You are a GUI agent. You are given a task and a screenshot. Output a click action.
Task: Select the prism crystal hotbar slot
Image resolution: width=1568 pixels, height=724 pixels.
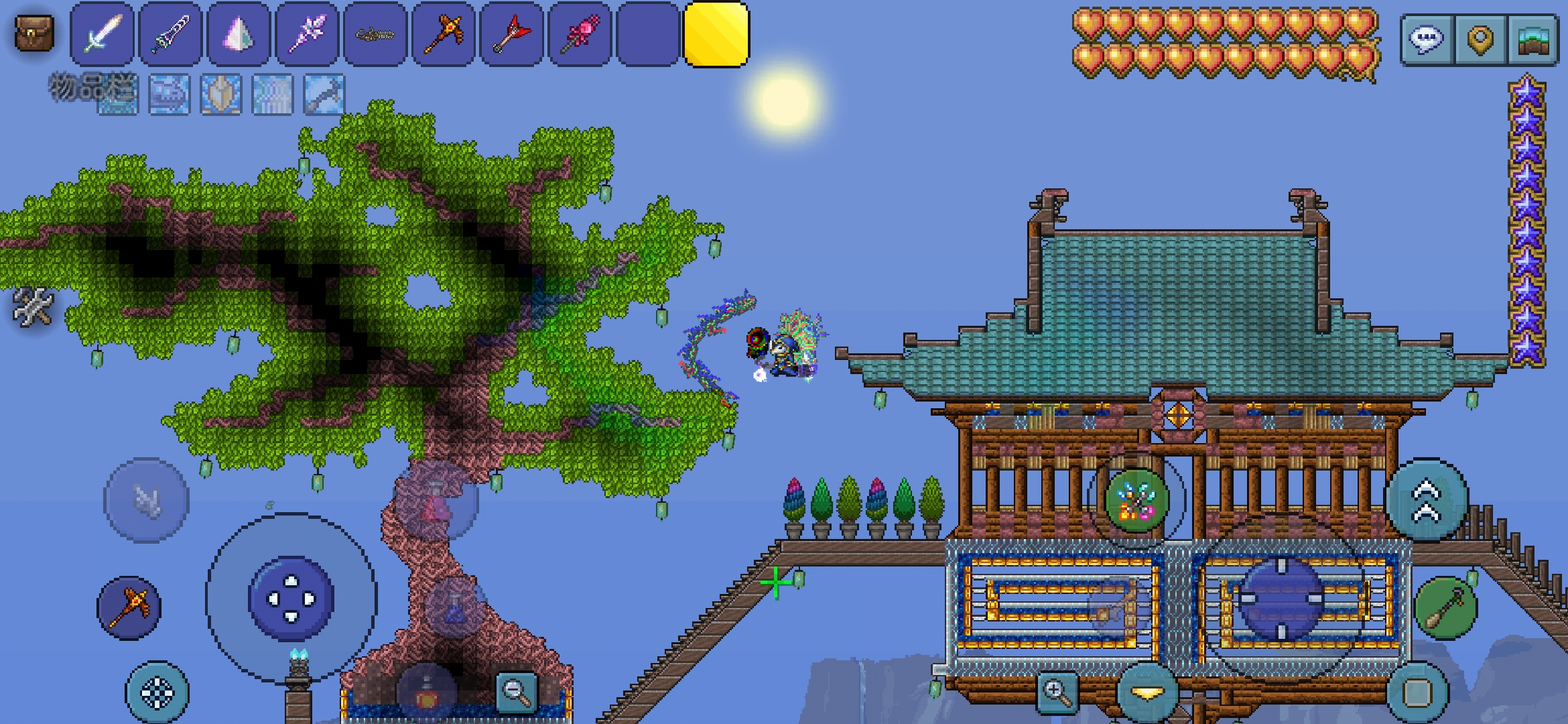pos(239,34)
